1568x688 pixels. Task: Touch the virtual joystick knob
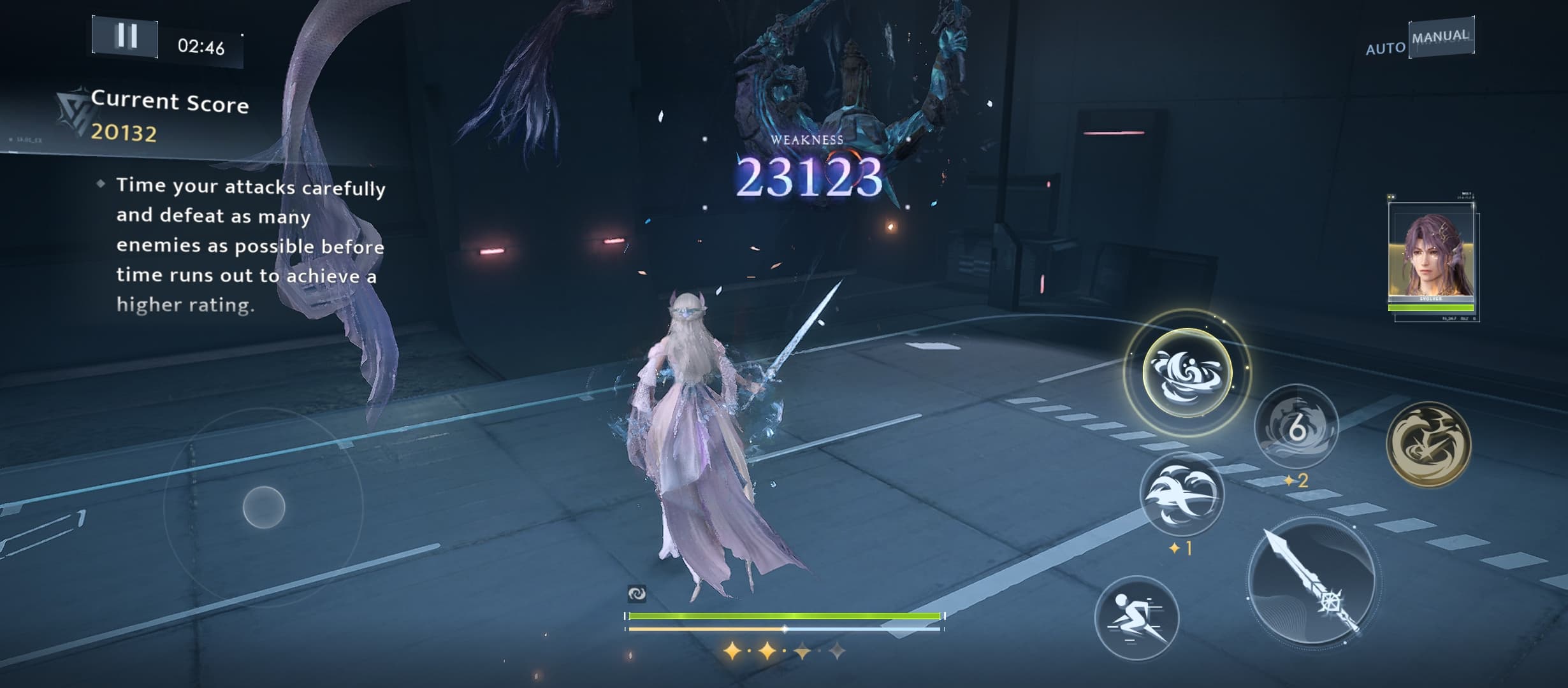(x=264, y=507)
